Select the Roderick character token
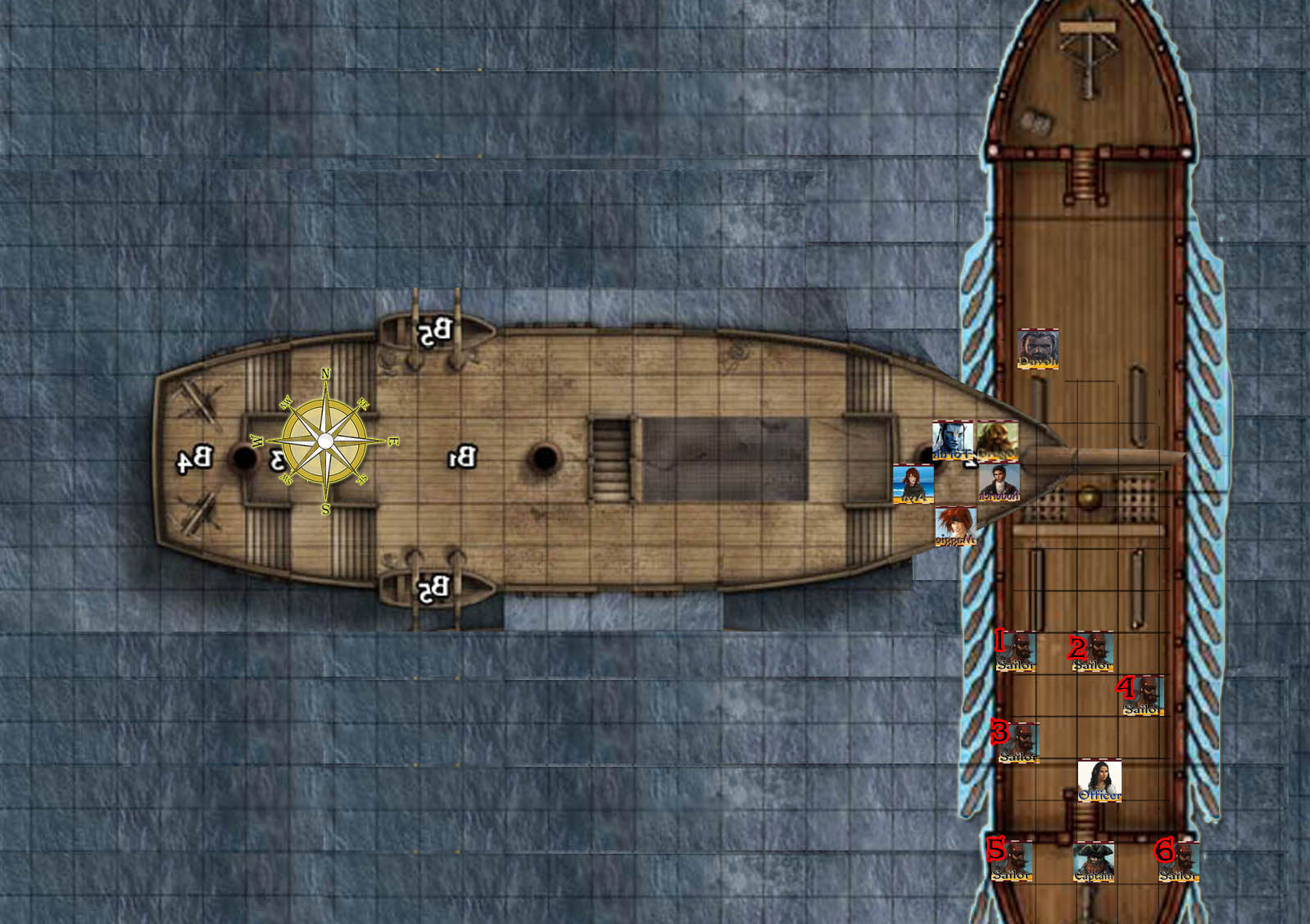The height and width of the screenshot is (924, 1310). 999,483
